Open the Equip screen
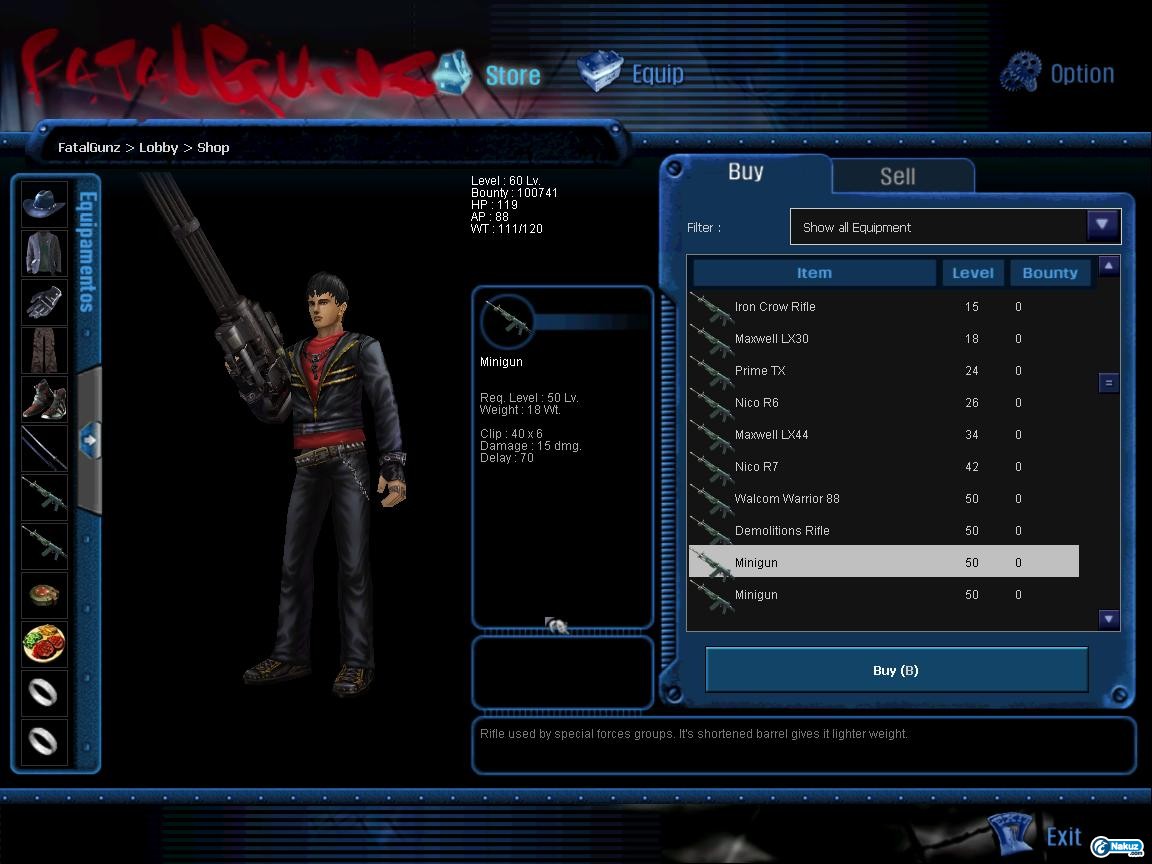The image size is (1152, 864). [632, 74]
